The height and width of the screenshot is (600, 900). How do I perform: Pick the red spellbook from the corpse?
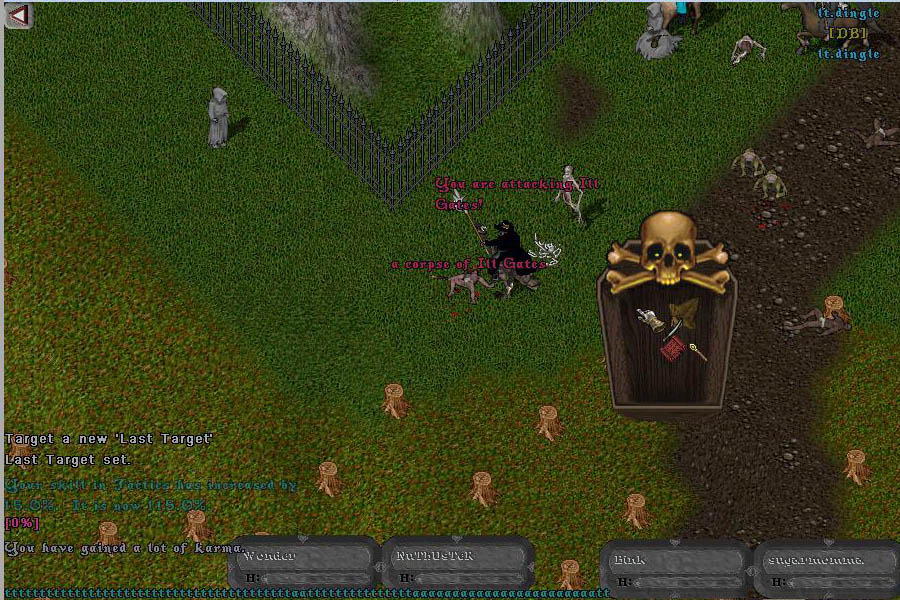(672, 349)
